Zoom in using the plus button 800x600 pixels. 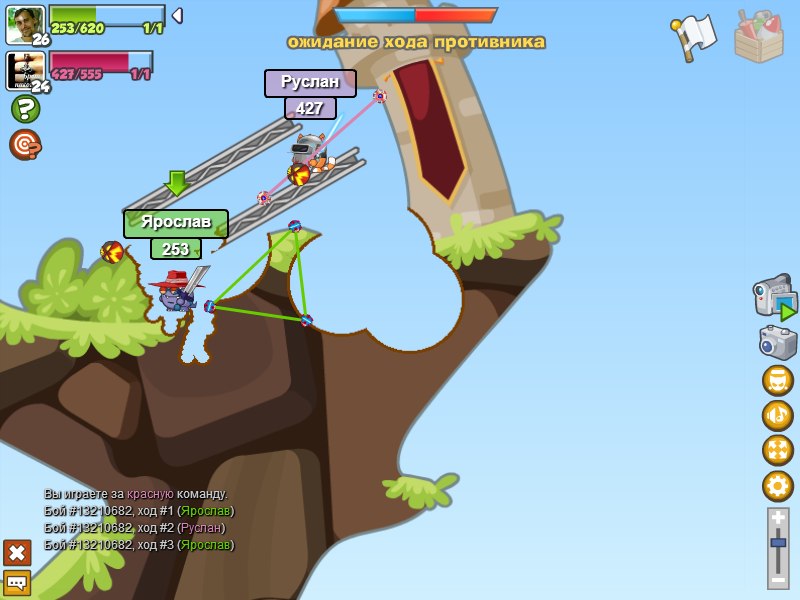point(778,518)
